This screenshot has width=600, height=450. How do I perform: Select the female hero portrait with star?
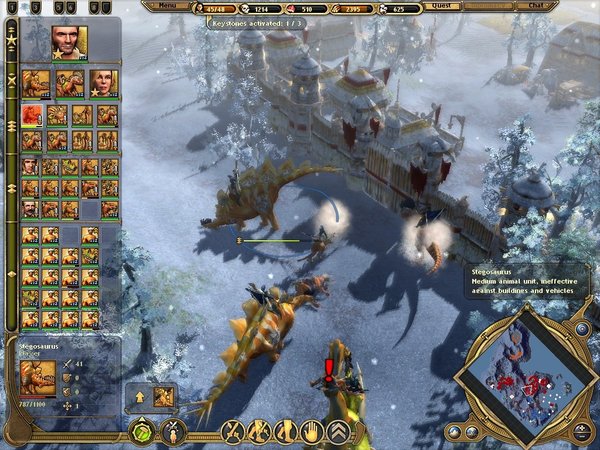103,83
